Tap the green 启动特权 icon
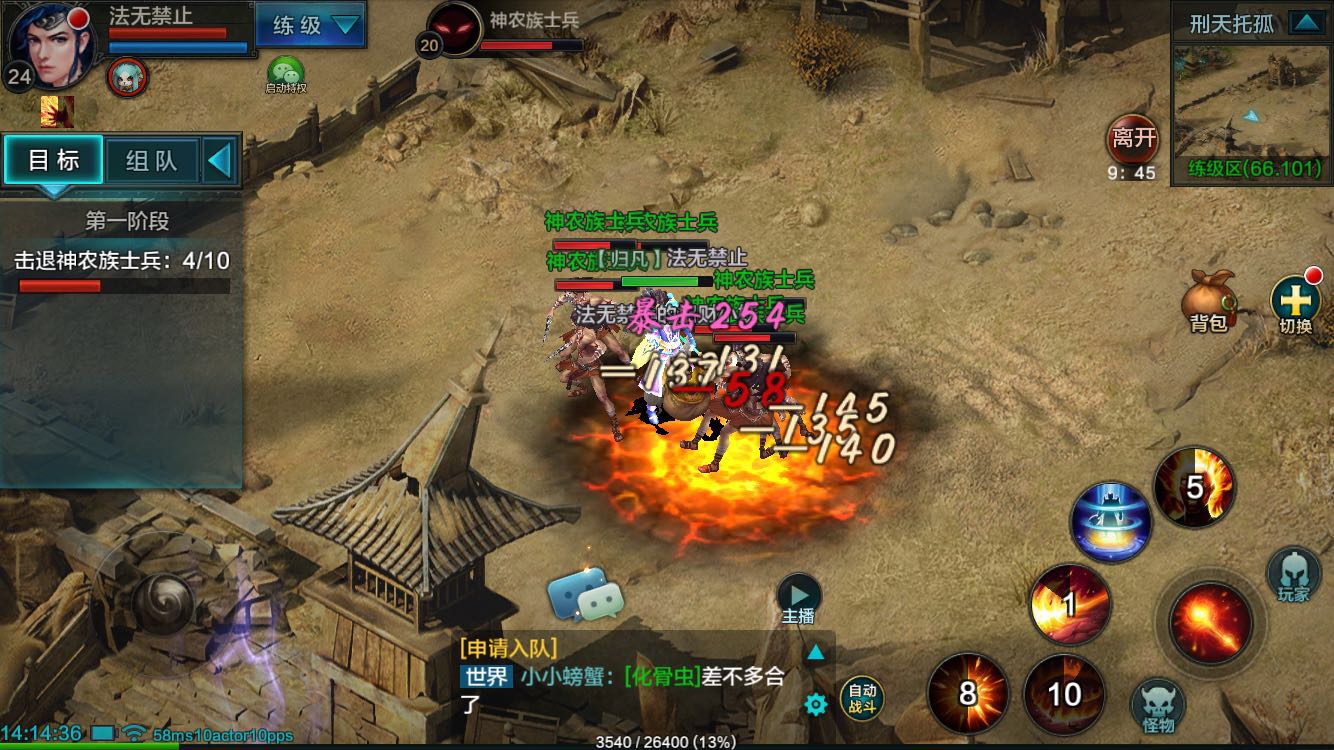The width and height of the screenshot is (1334, 750). pos(285,74)
